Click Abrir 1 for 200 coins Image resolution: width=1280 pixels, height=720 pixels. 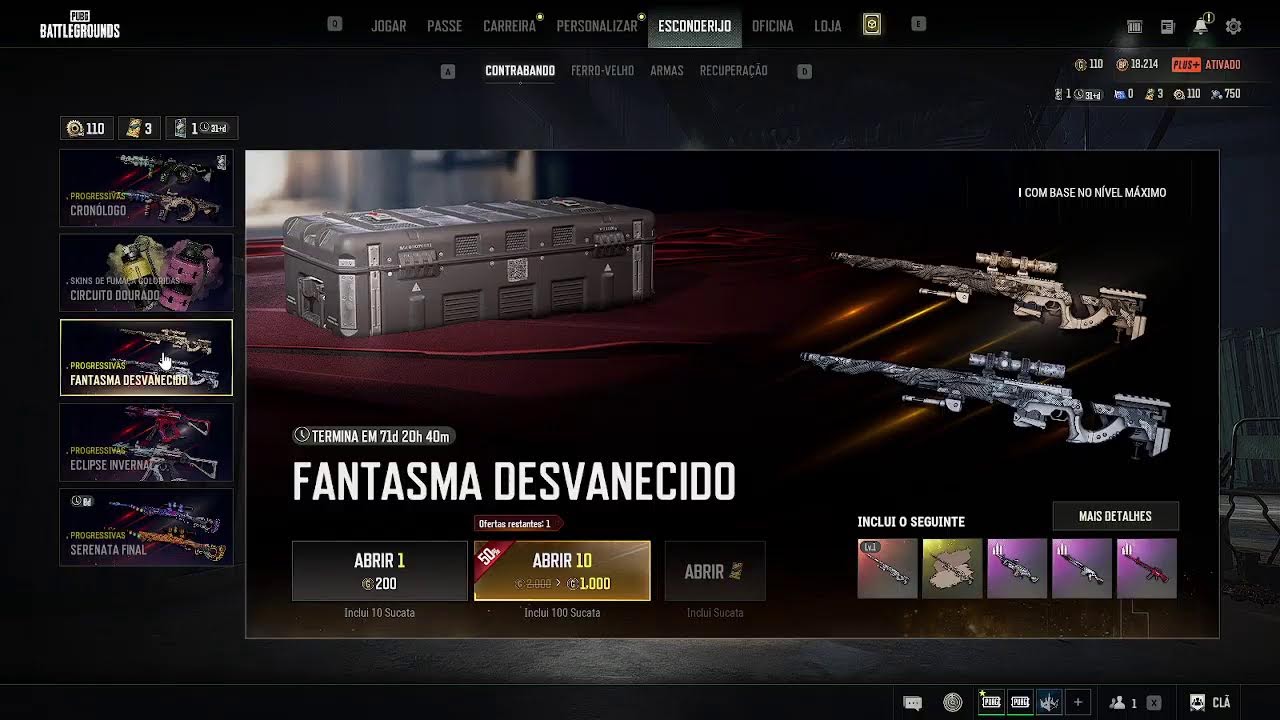[x=379, y=571]
